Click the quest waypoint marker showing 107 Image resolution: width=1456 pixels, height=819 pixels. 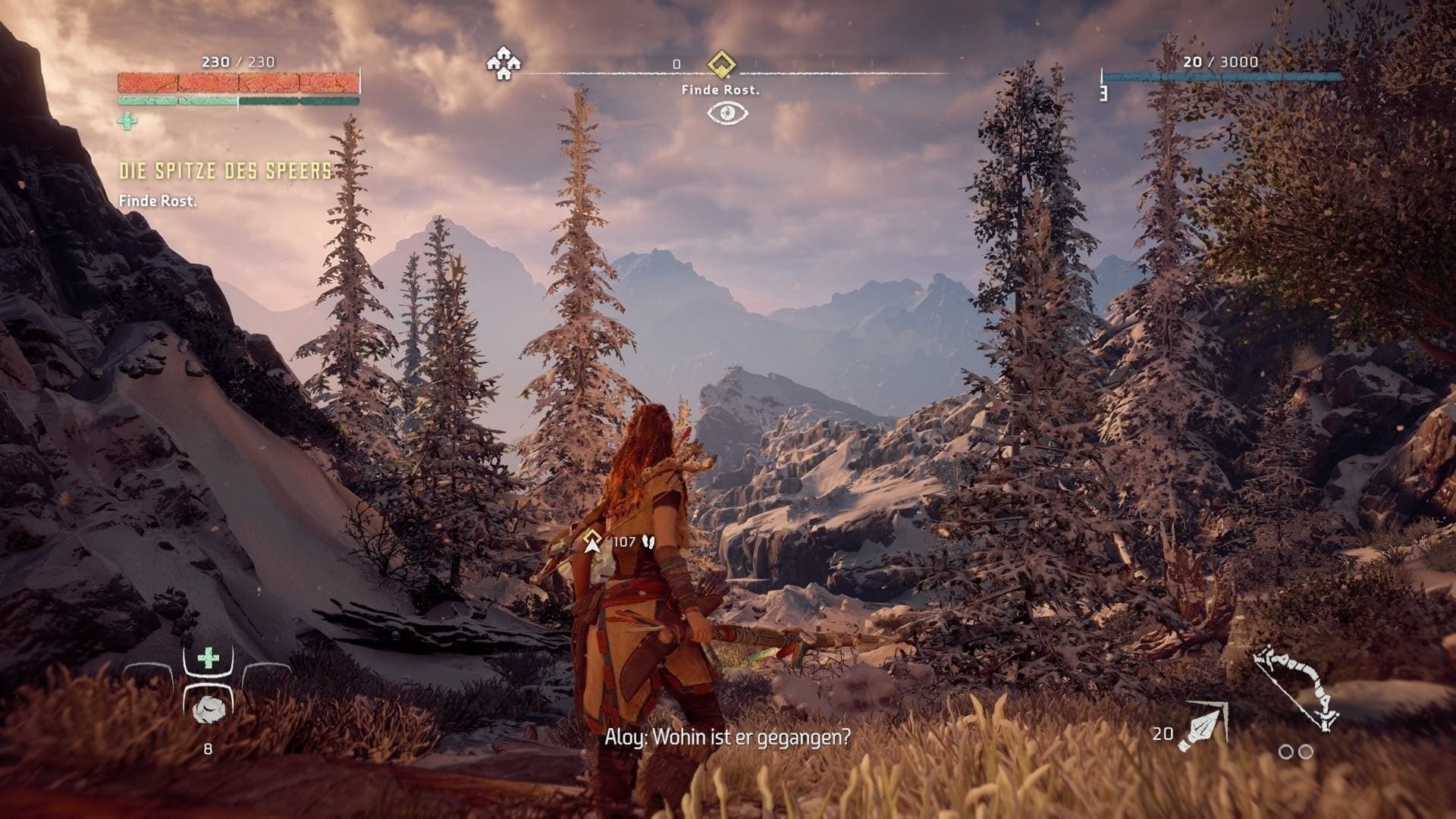[592, 541]
